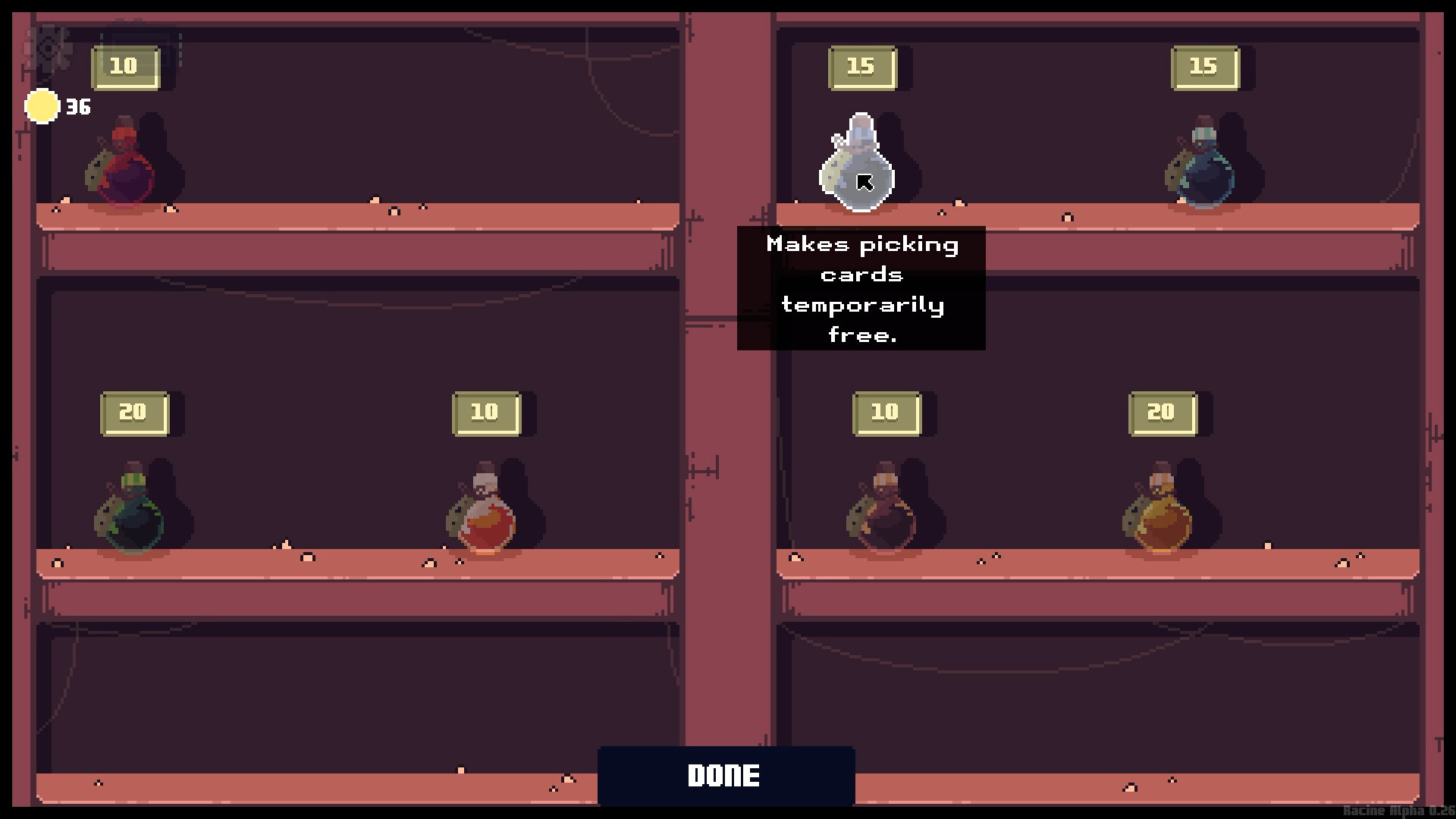Click the 36 coin balance counter

pyautogui.click(x=77, y=106)
